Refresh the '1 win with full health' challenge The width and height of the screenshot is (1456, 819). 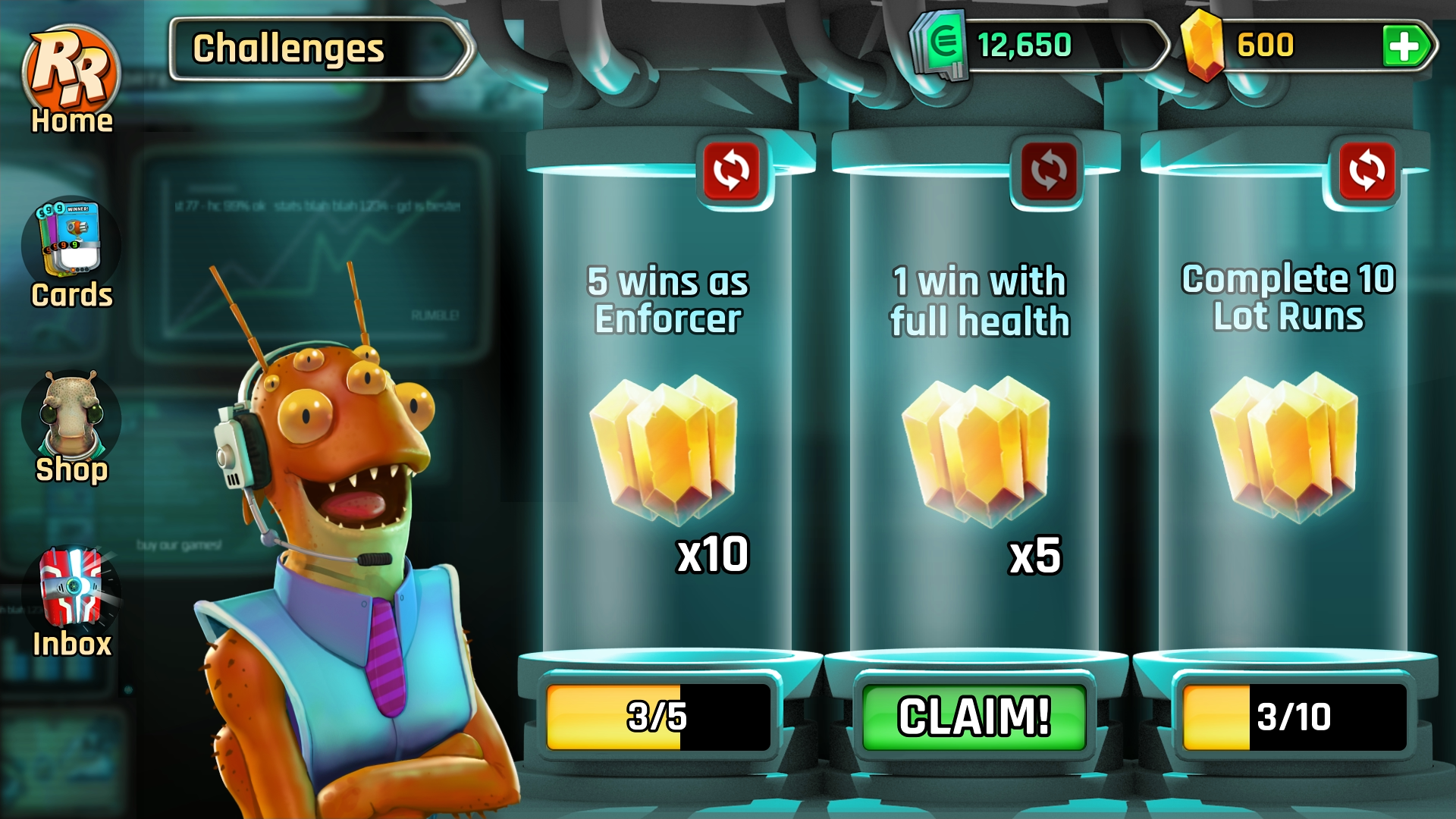coord(1048,170)
